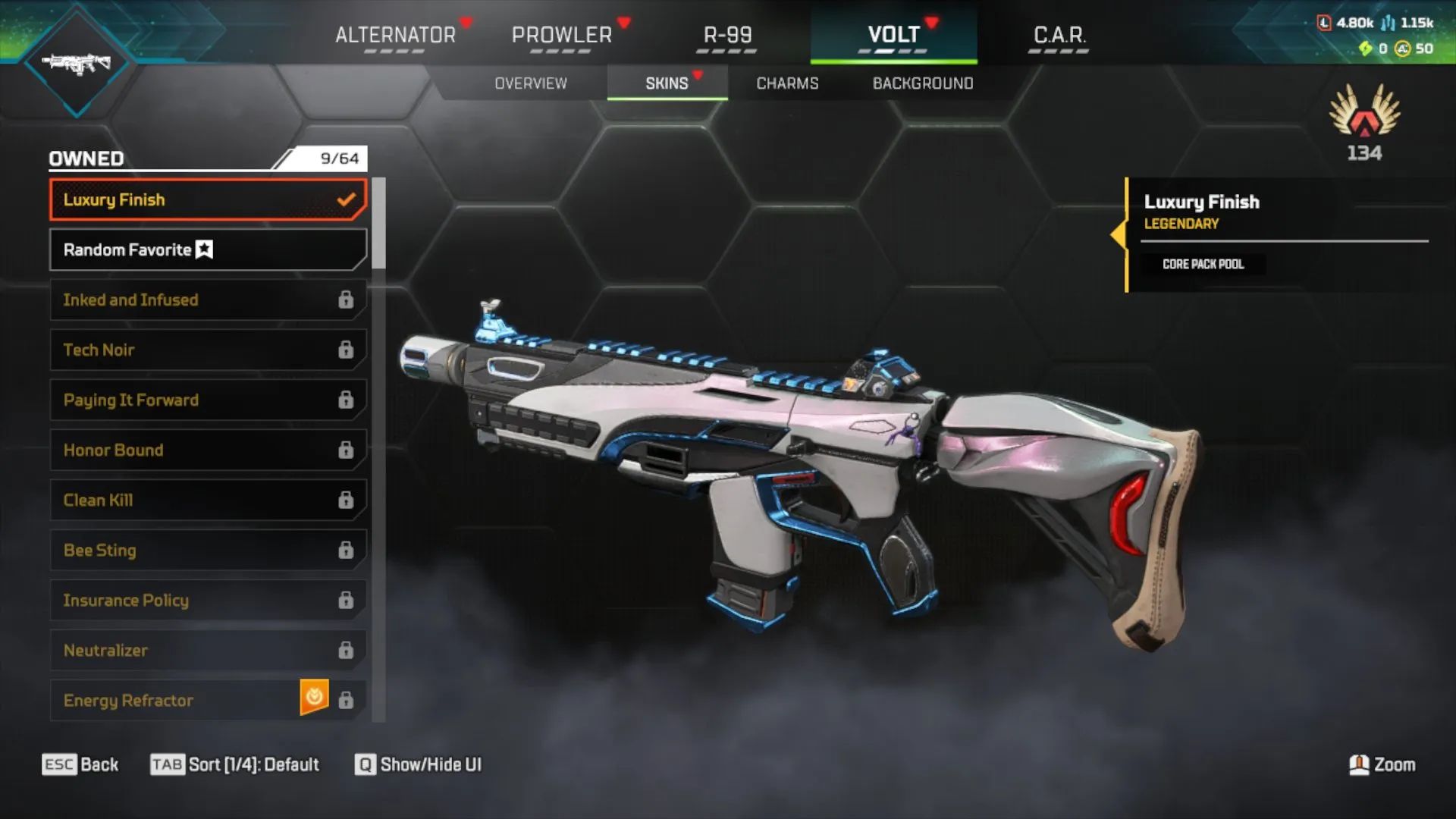Viewport: 1456px width, 819px height.
Task: Click the Crafting Metals currency icon
Action: 1388,24
